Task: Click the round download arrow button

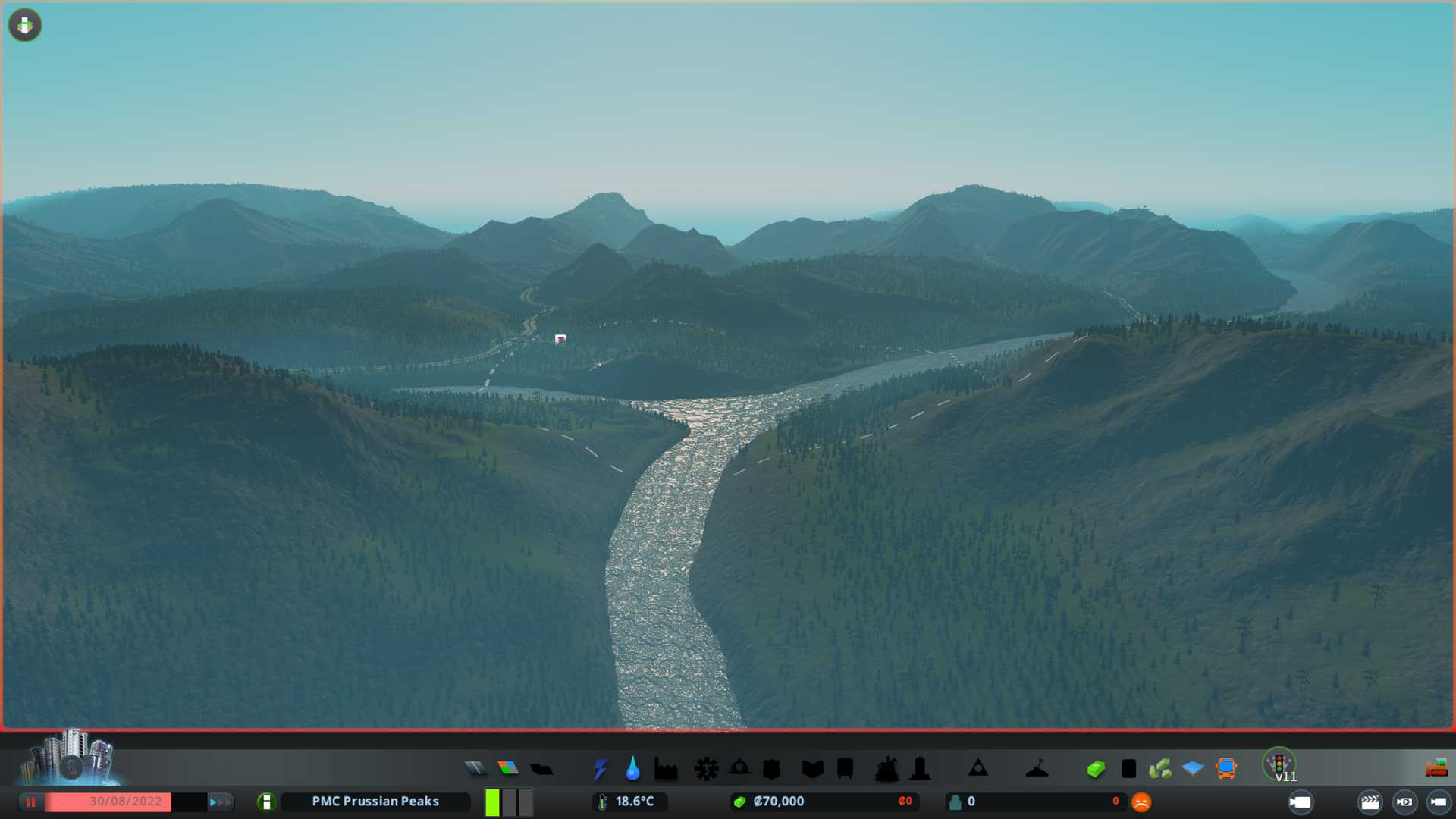Action: [x=25, y=25]
